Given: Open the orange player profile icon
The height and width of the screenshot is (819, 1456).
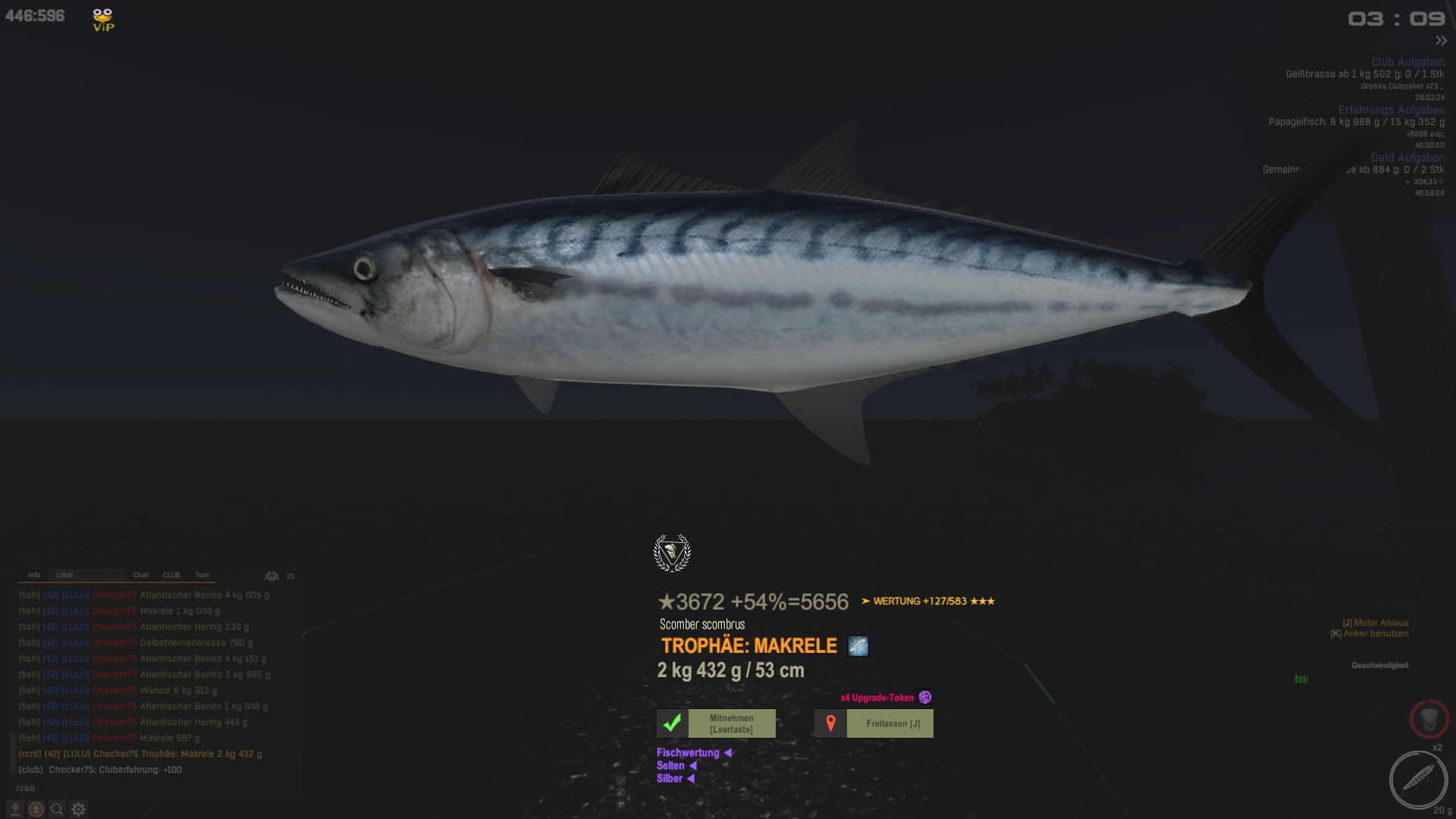Looking at the screenshot, I should click(36, 809).
